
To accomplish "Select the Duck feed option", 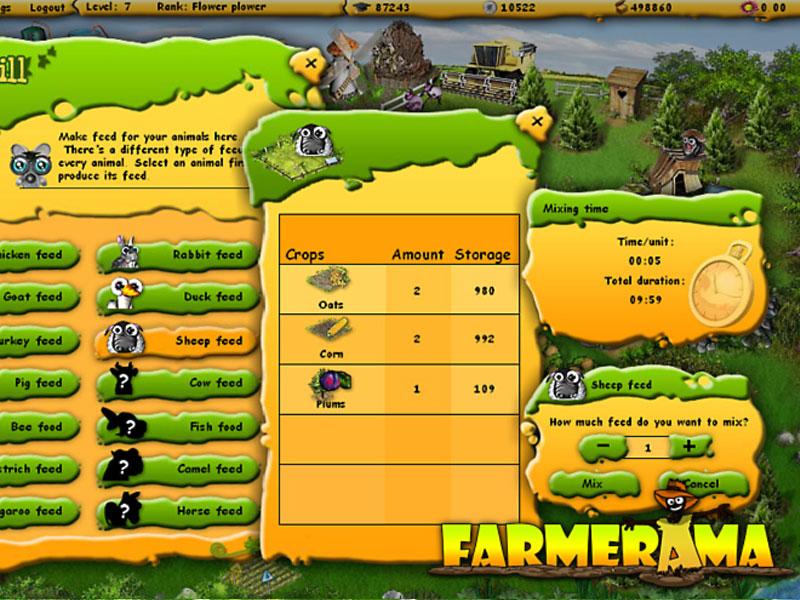I will 178,297.
